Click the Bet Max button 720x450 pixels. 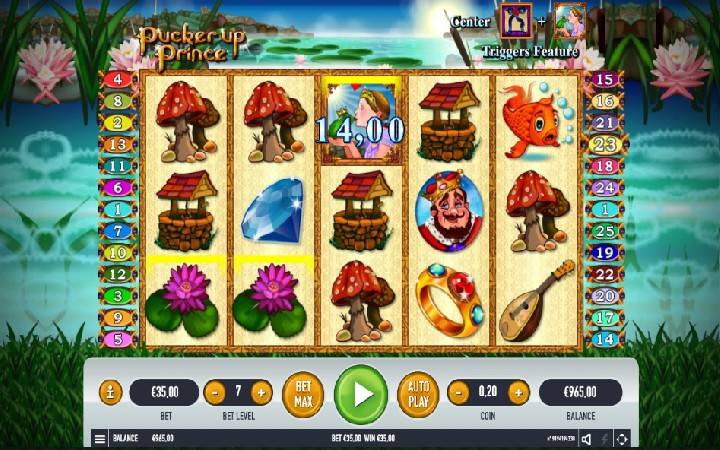(x=303, y=393)
